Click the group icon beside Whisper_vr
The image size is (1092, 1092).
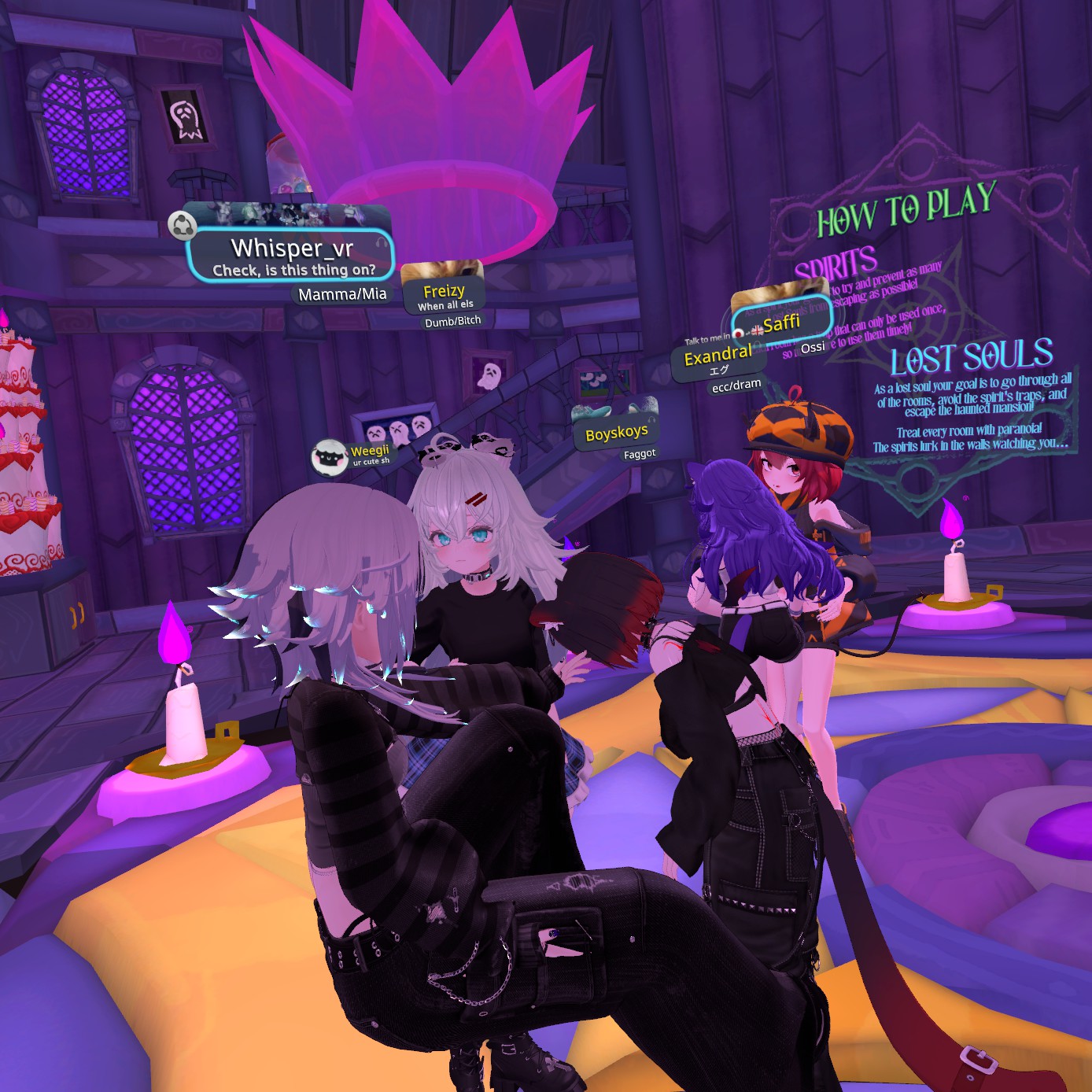point(183,227)
